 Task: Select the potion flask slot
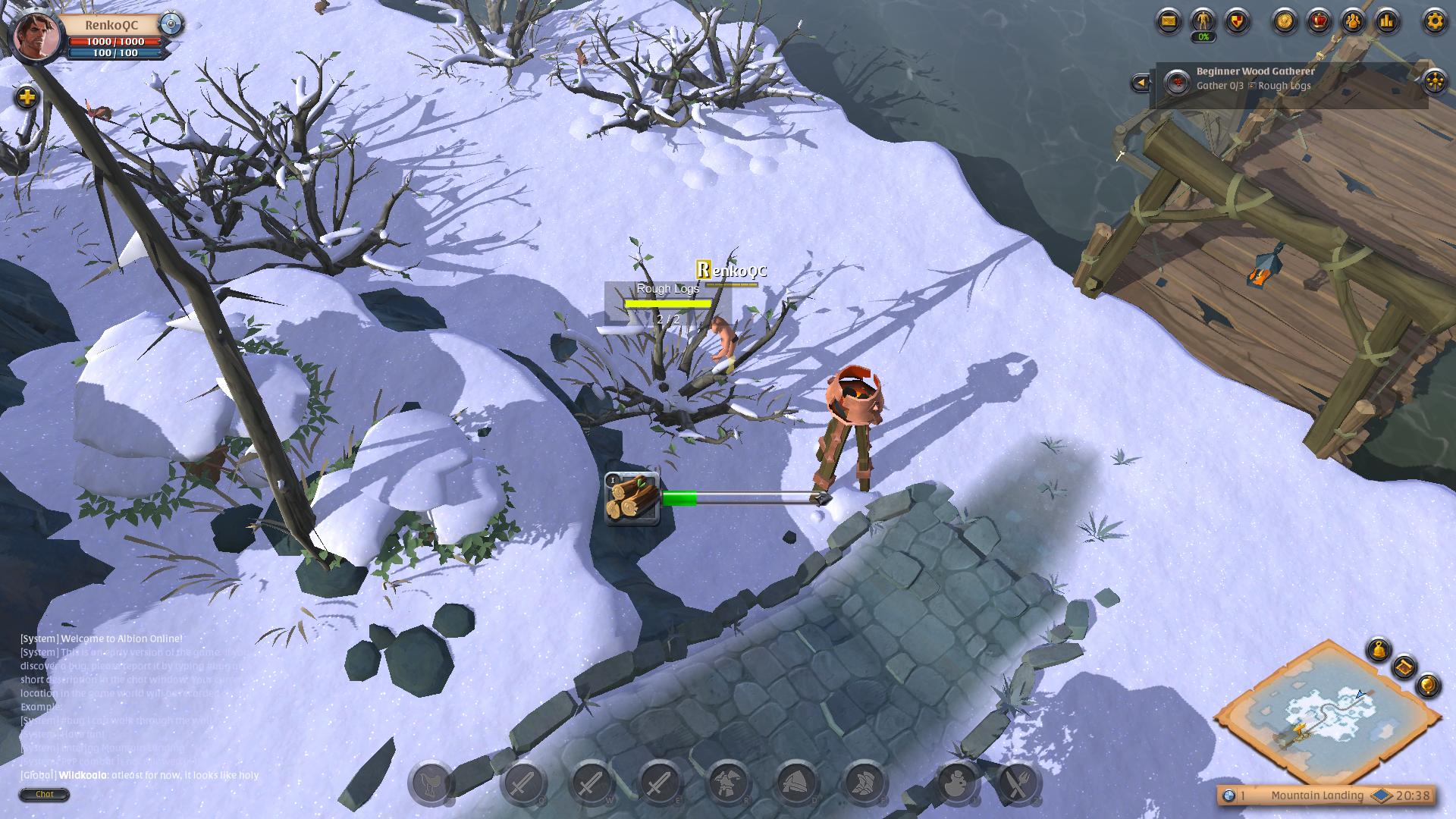[955, 784]
